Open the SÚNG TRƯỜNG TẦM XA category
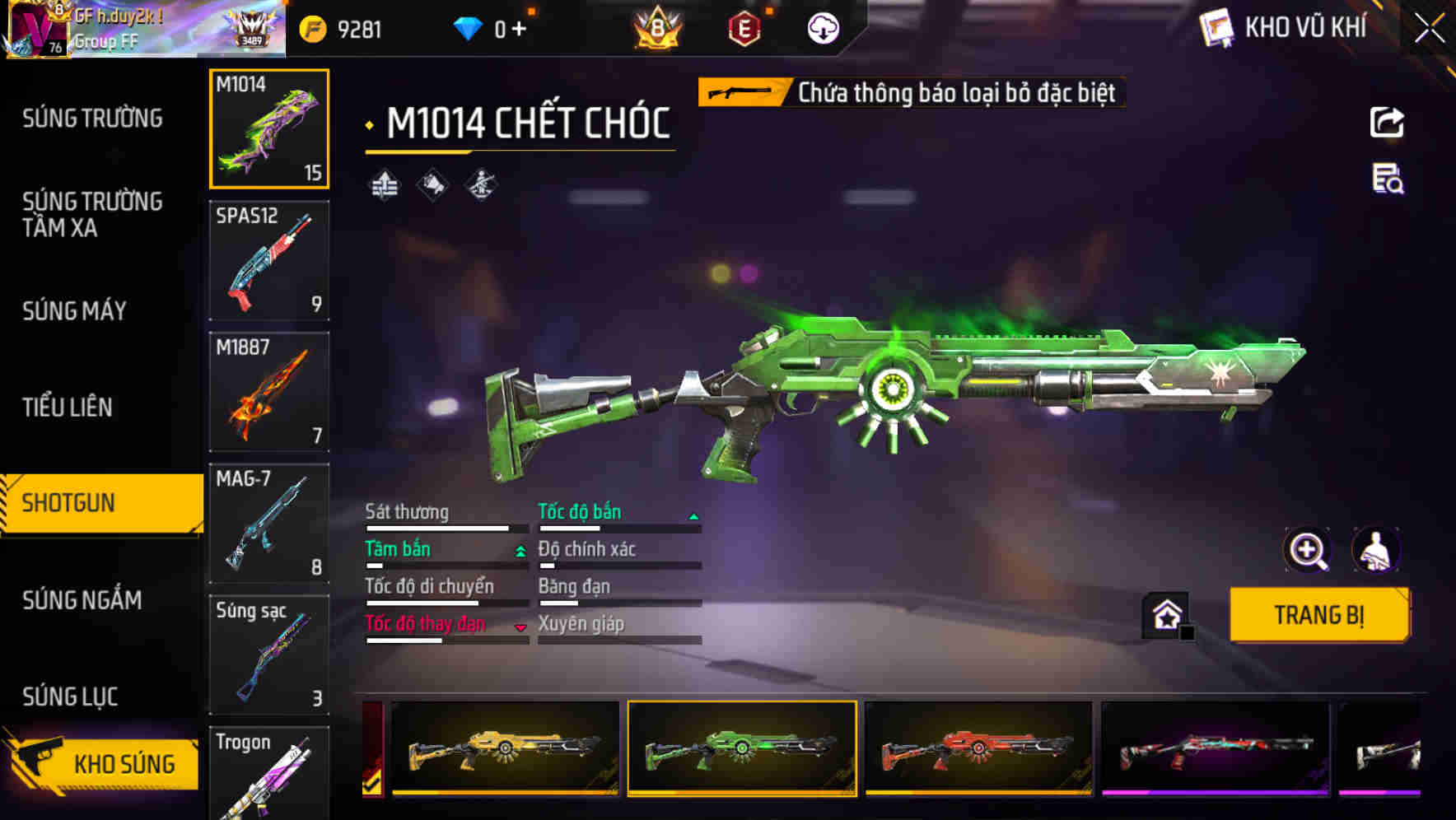1456x820 pixels. [x=92, y=214]
